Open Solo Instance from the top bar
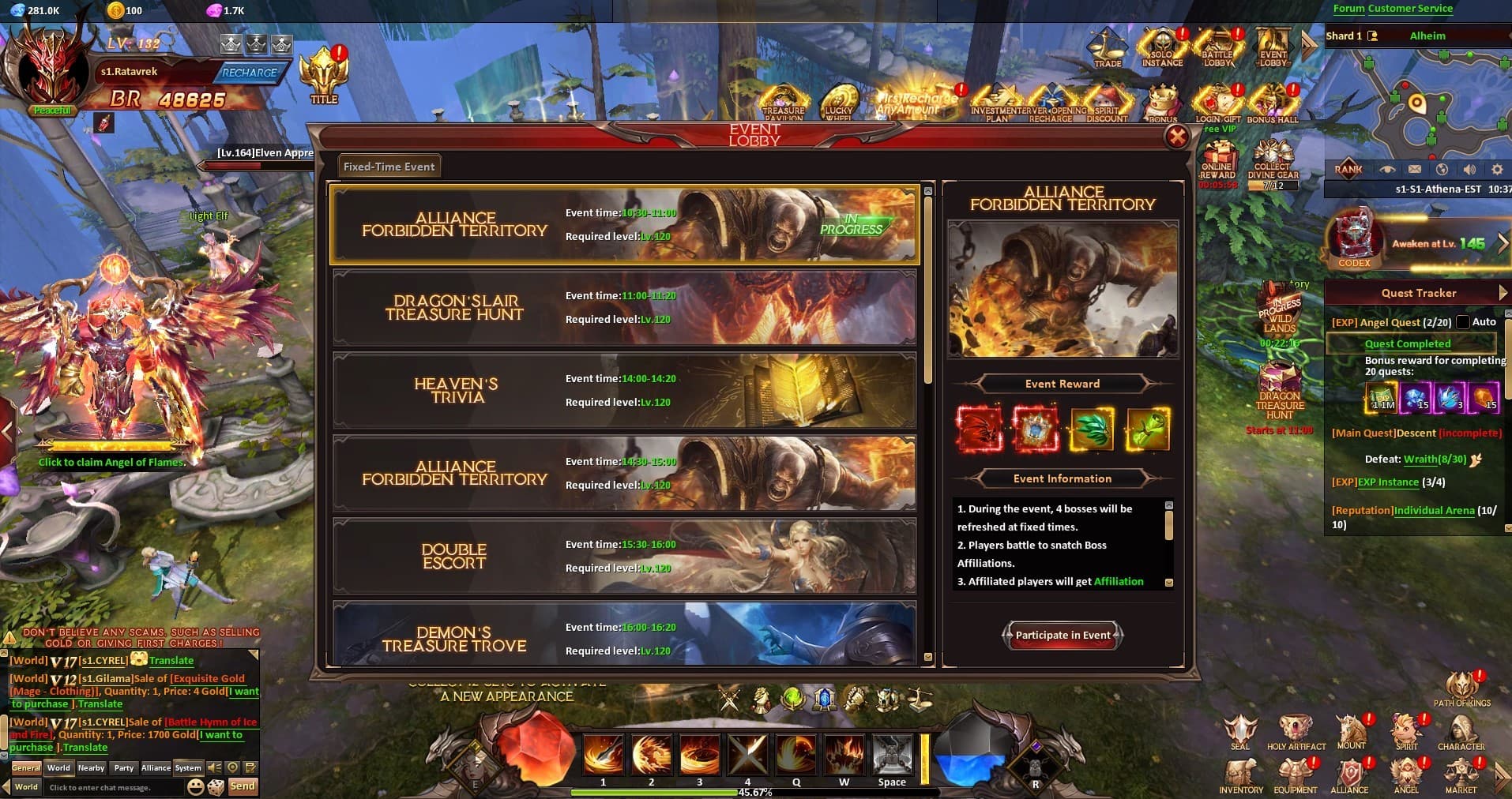The height and width of the screenshot is (799, 1512). click(1160, 47)
